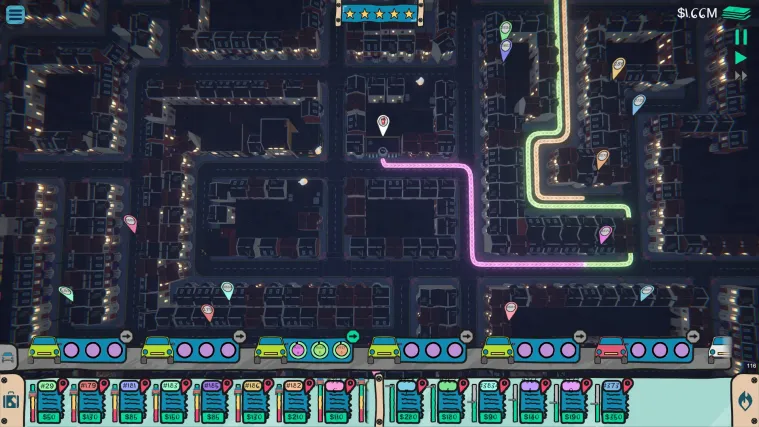Activate fast-forward speed
Screen dimensions: 759x427
tap(741, 76)
